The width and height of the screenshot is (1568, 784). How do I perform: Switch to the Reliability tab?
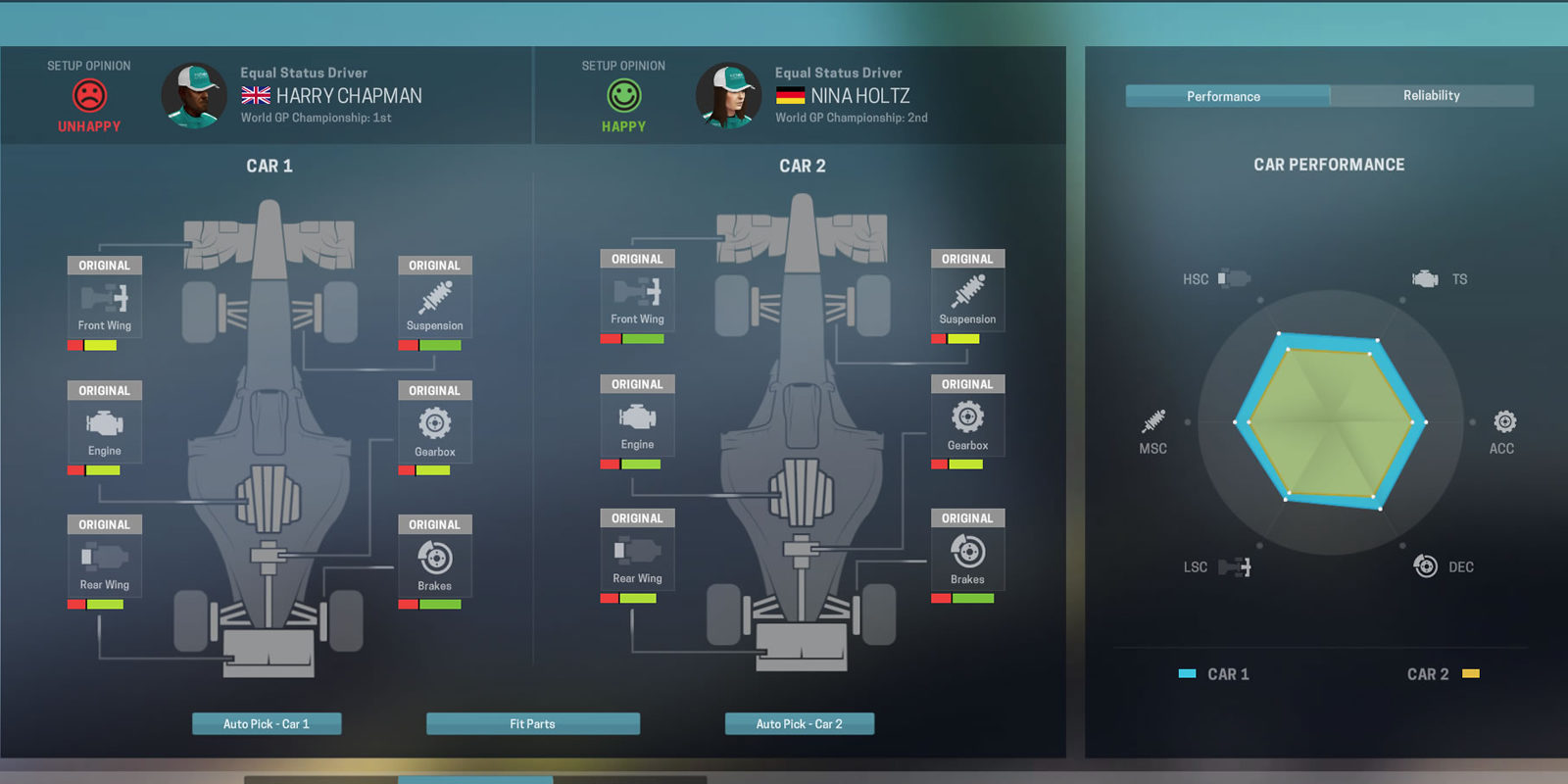1432,95
